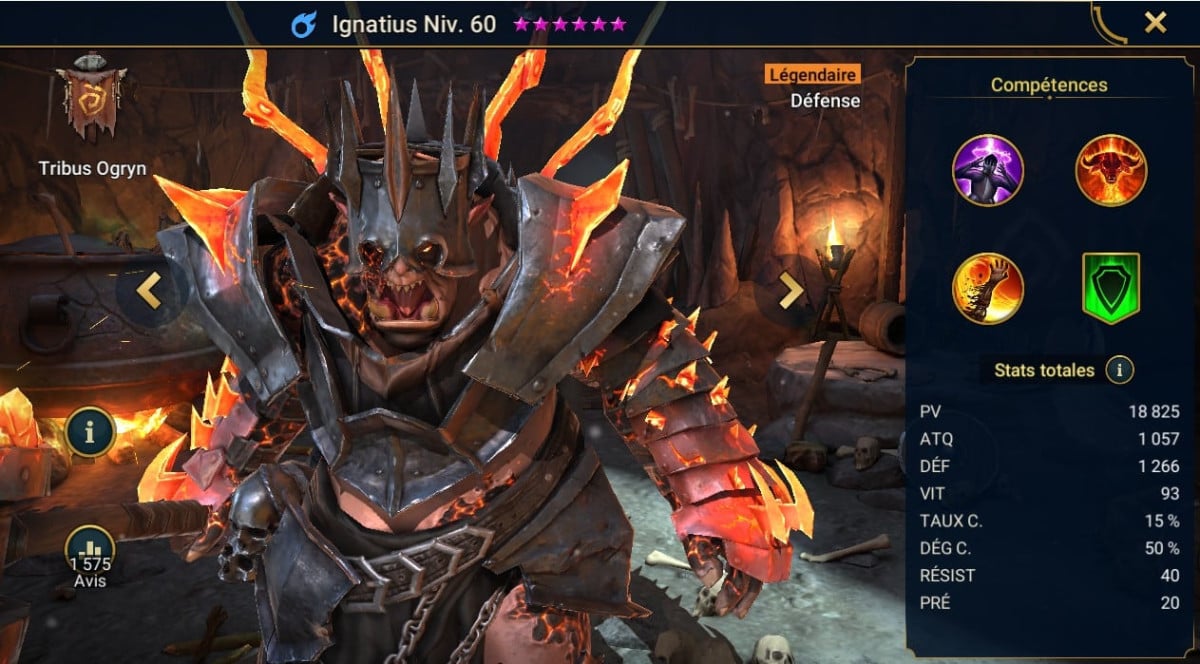Select the purple lightning figure skill
Viewport: 1200px width, 664px height.
tap(988, 170)
